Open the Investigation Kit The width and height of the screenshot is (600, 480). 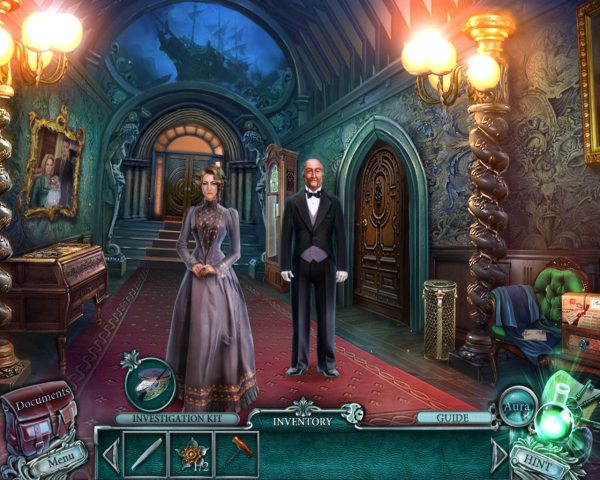178,419
